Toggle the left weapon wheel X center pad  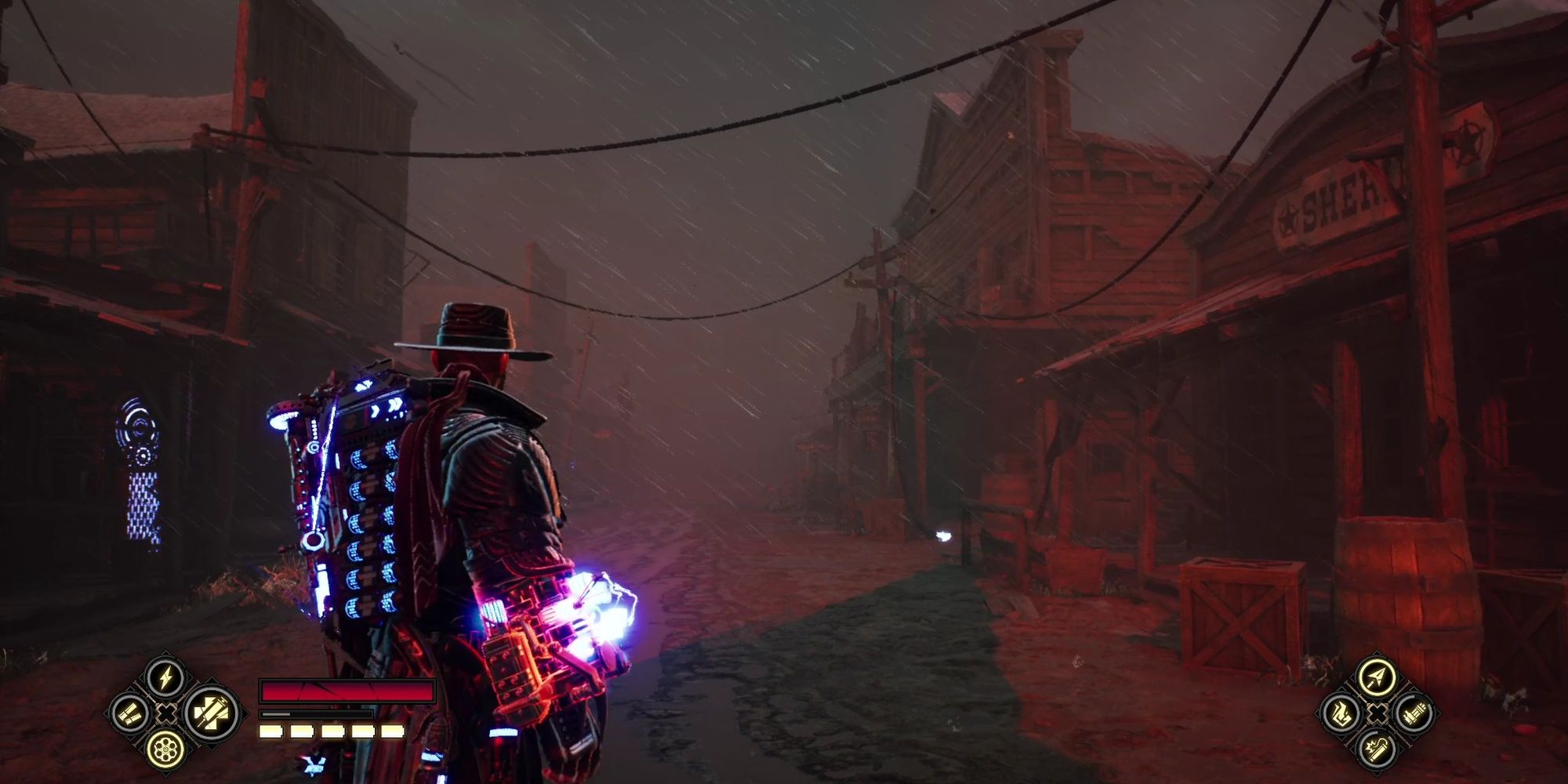[x=166, y=713]
